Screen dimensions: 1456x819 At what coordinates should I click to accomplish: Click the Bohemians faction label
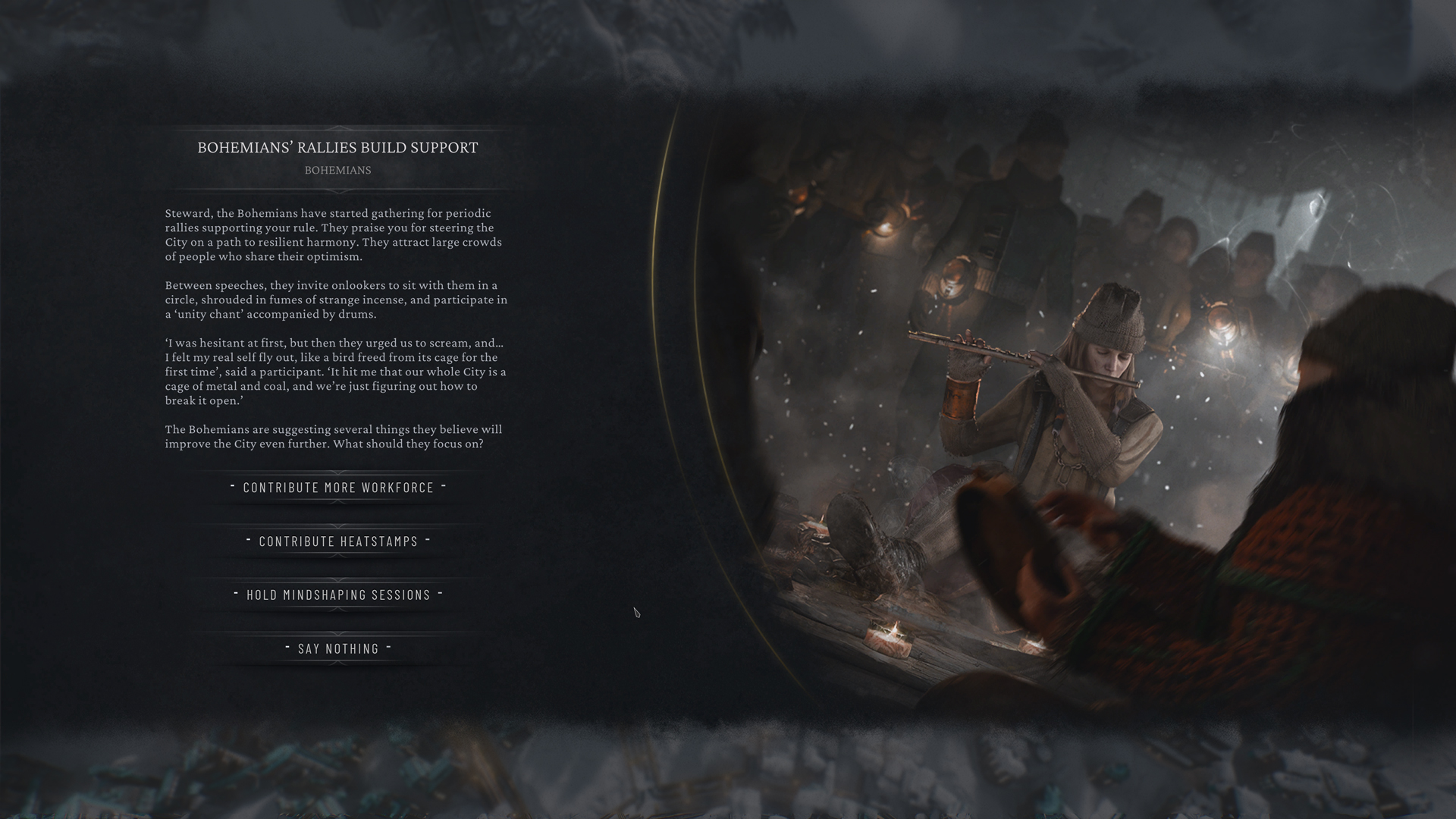pos(337,171)
